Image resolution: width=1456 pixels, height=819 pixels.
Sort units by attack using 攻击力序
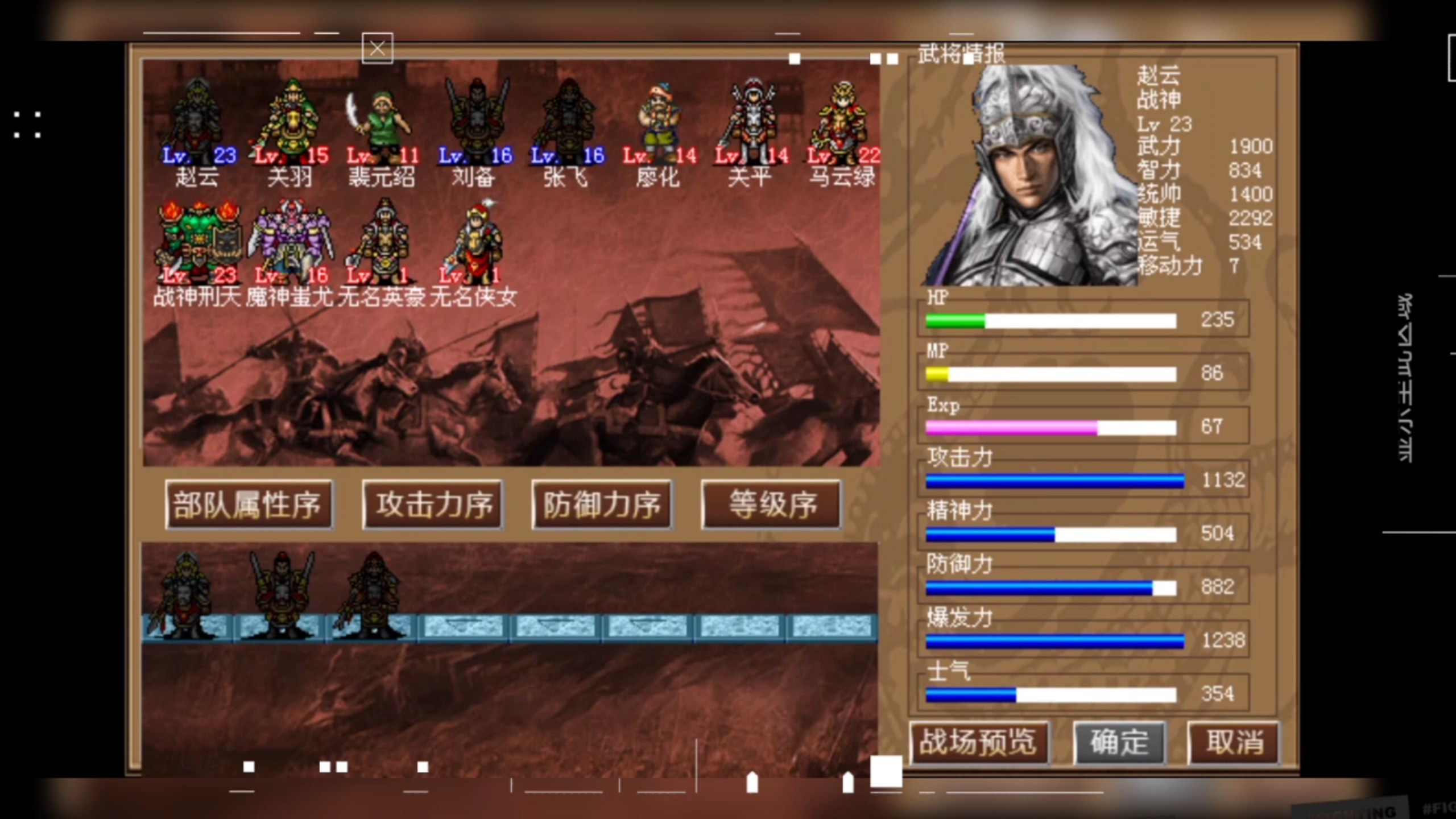432,505
